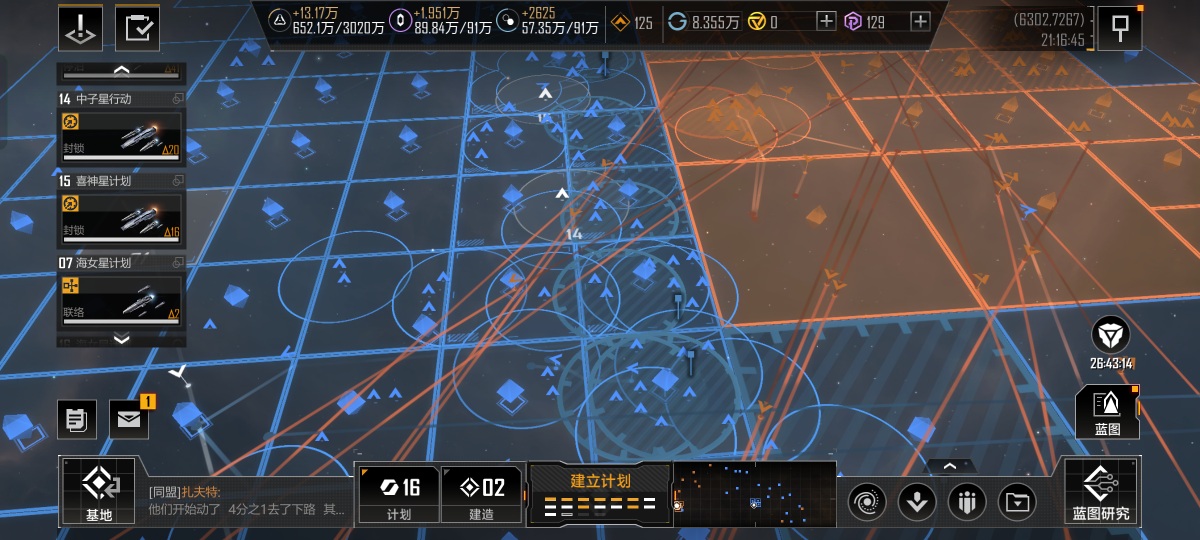Image resolution: width=1200 pixels, height=540 pixels.
Task: Open the spiral galaxy icon
Action: click(866, 501)
